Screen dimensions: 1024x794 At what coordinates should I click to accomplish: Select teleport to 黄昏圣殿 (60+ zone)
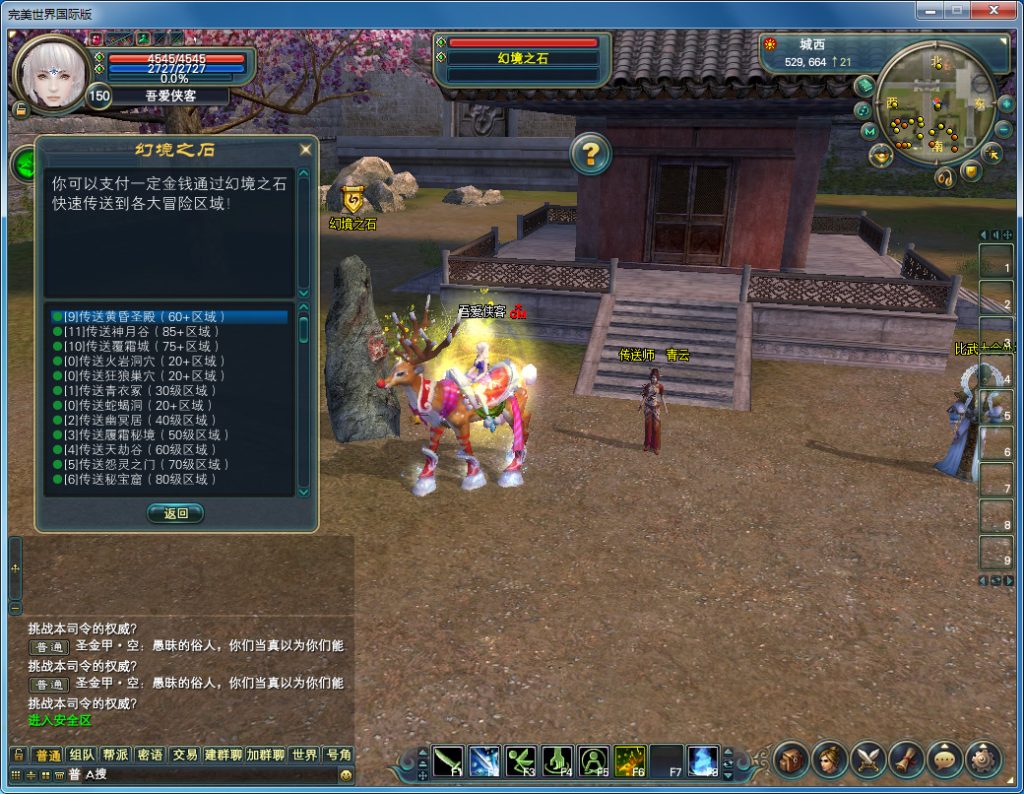tap(150, 317)
